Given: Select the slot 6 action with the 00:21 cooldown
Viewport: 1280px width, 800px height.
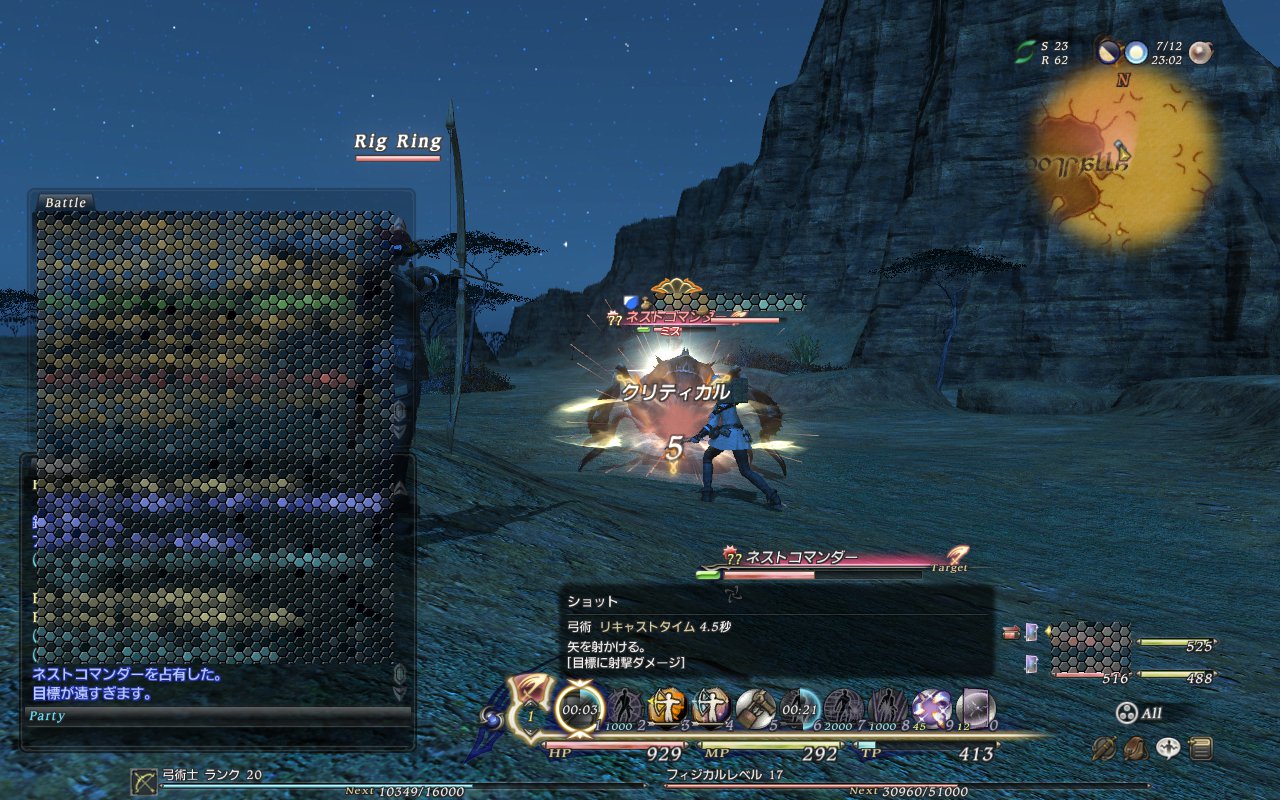Looking at the screenshot, I should (799, 707).
